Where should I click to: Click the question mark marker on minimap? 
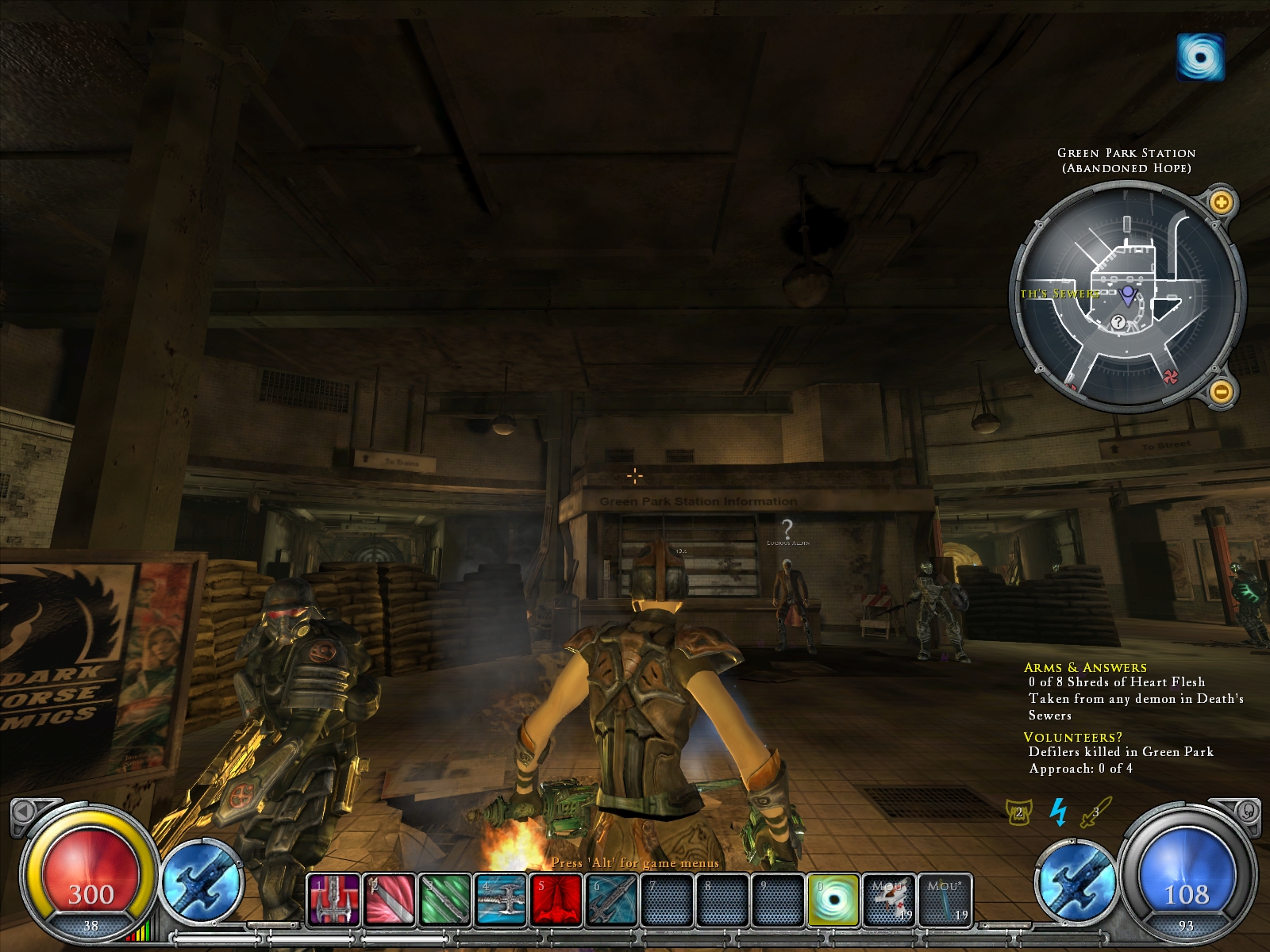(1118, 322)
